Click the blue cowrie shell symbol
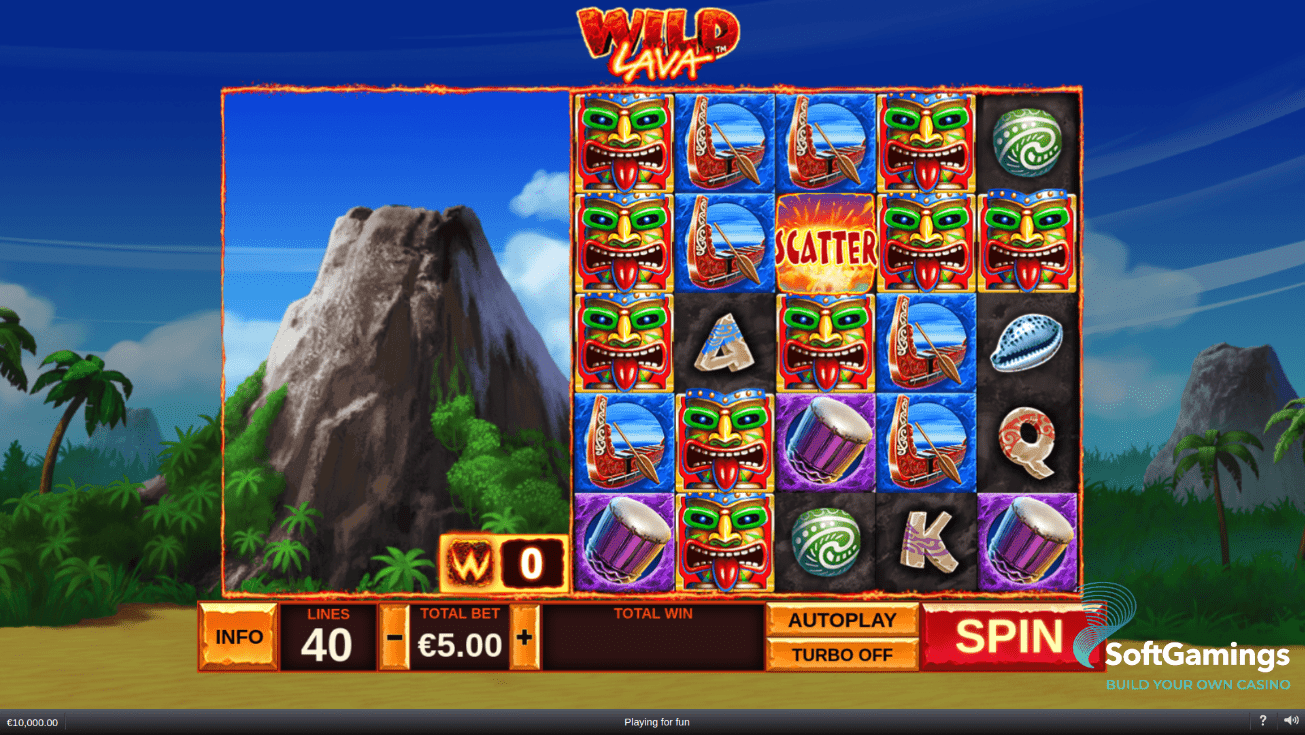The height and width of the screenshot is (735, 1305). (1026, 345)
